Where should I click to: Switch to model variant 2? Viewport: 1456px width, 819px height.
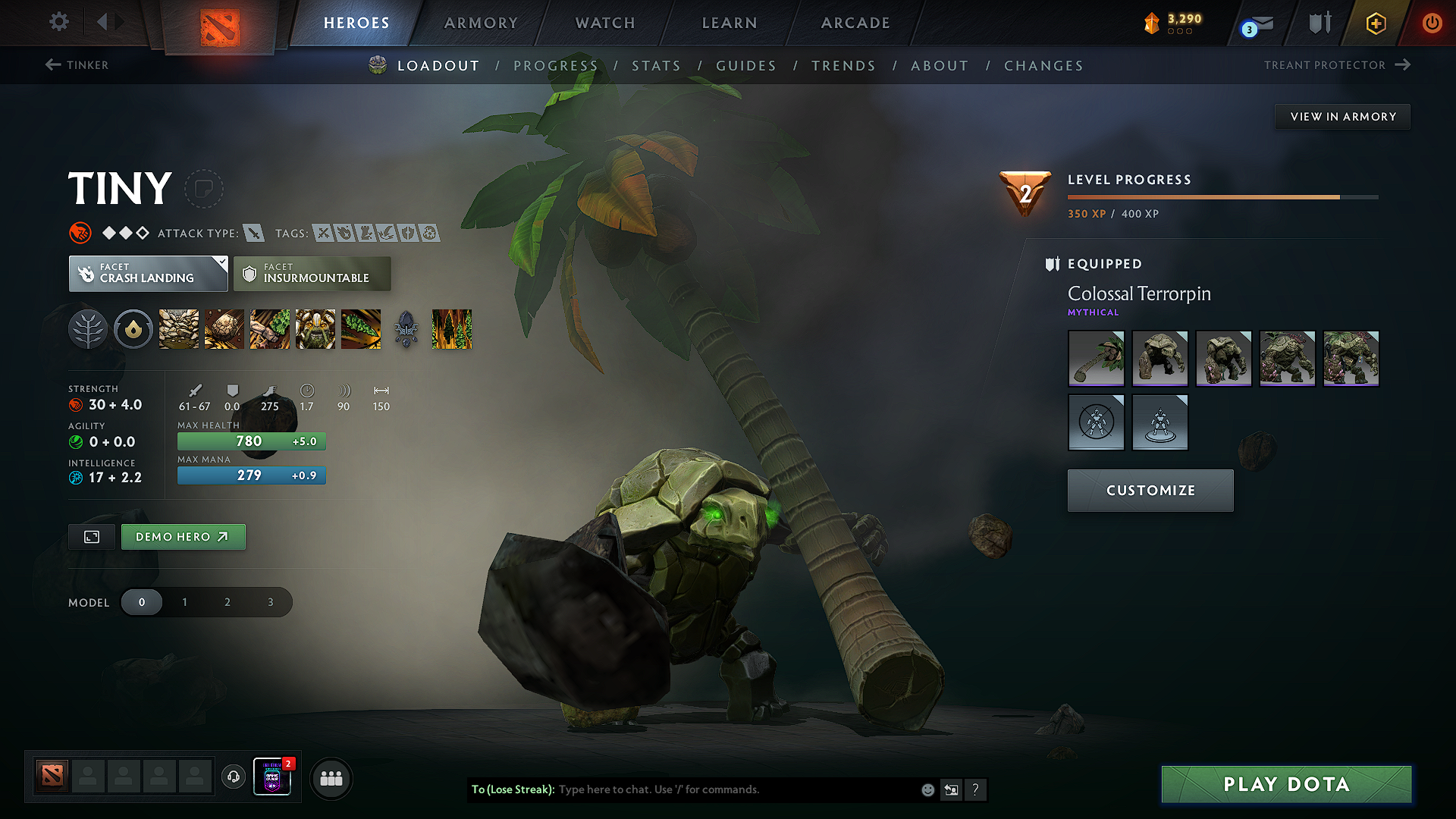click(227, 601)
